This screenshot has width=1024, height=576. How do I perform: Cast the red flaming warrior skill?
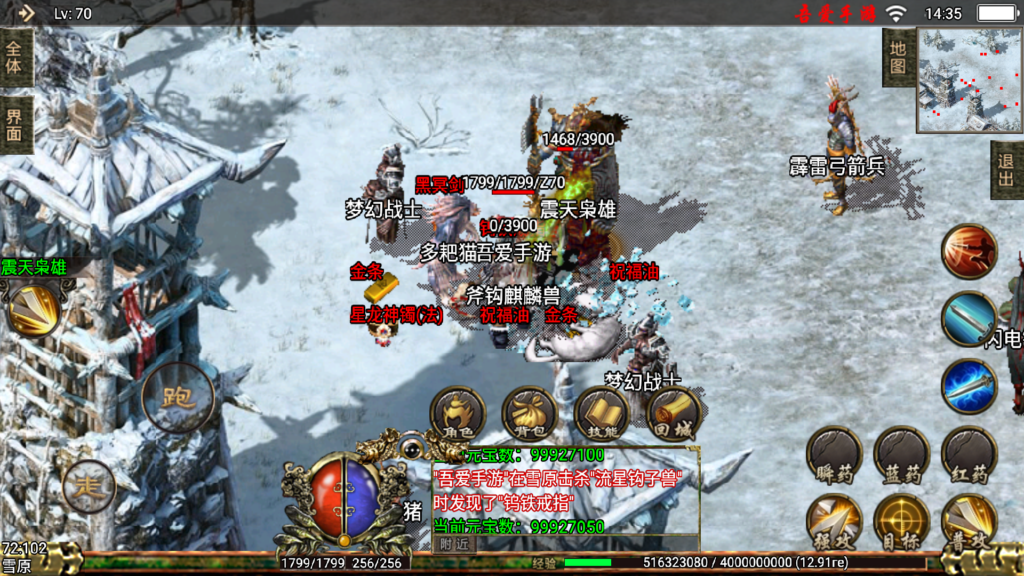969,252
